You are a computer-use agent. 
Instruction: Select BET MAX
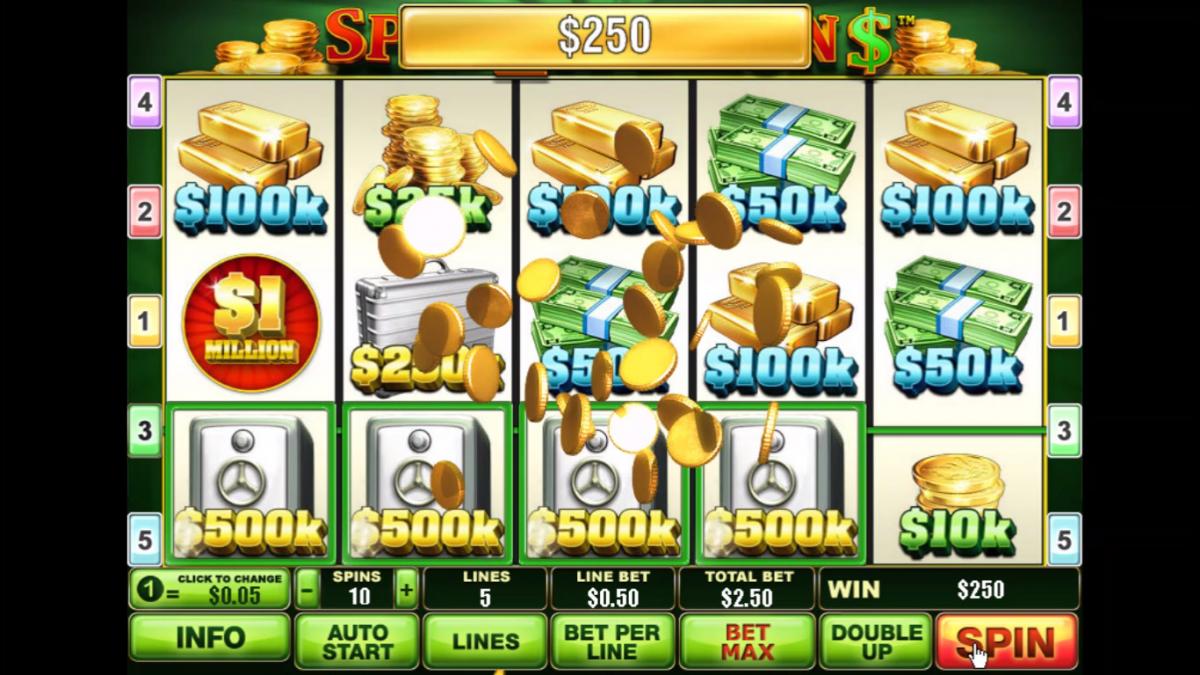pyautogui.click(x=747, y=641)
